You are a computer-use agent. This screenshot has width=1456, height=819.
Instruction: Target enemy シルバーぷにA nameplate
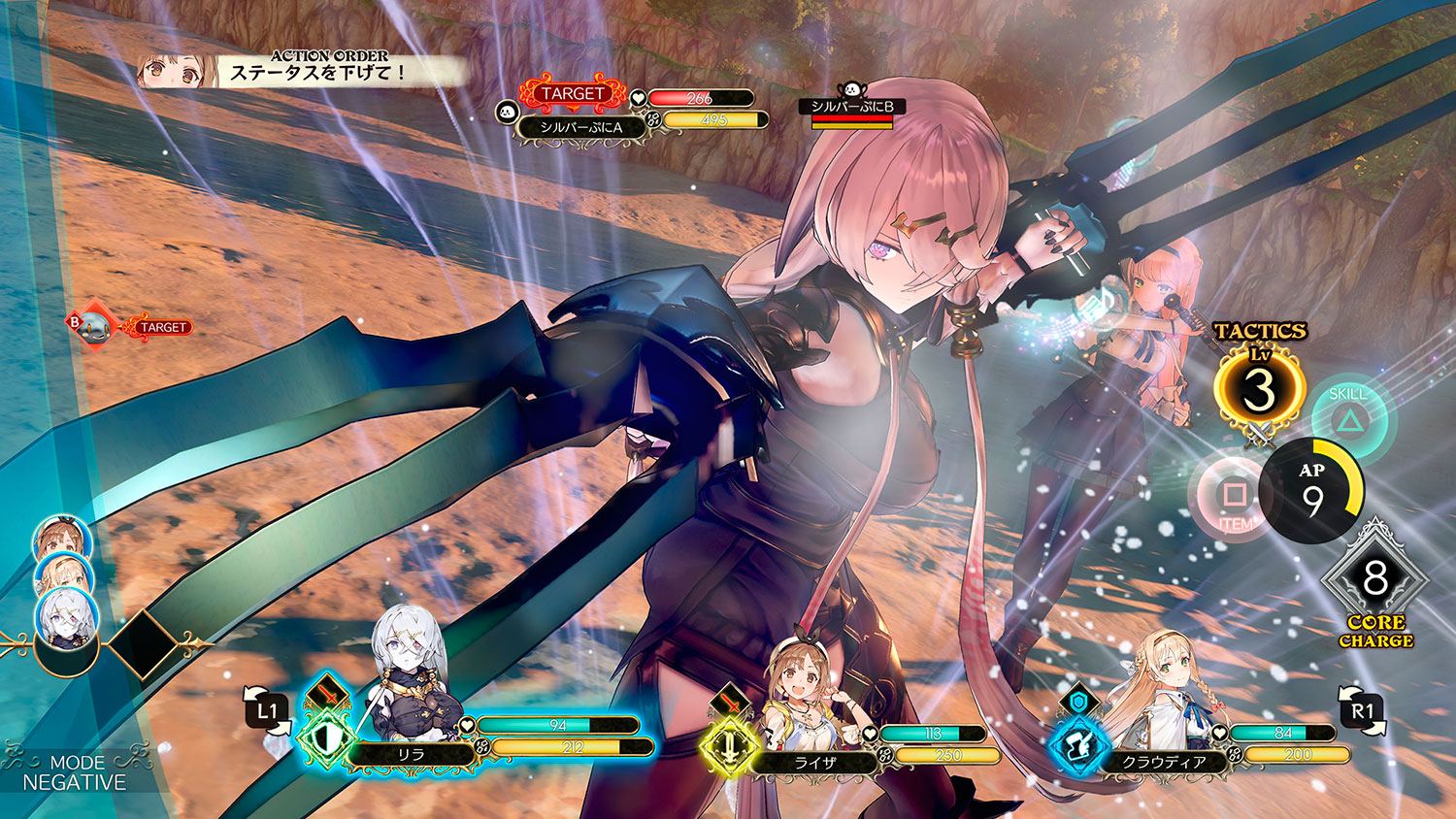(x=580, y=127)
